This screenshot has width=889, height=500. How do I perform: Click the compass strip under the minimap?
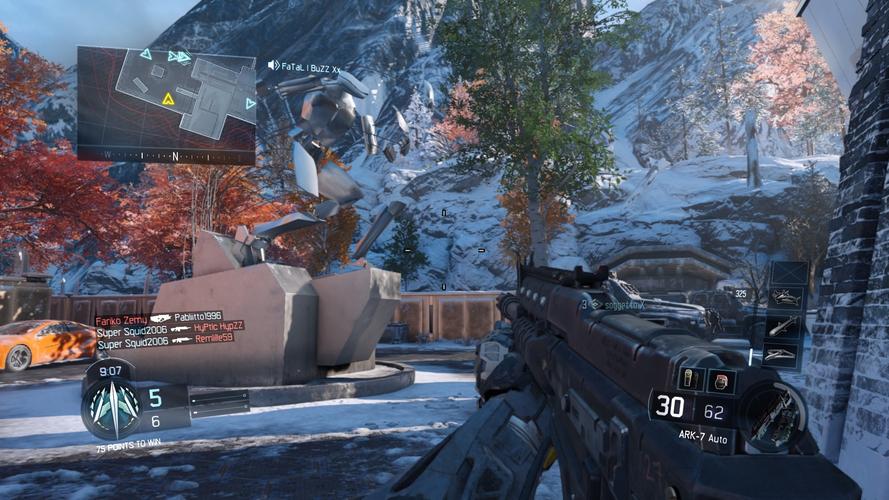[166, 156]
